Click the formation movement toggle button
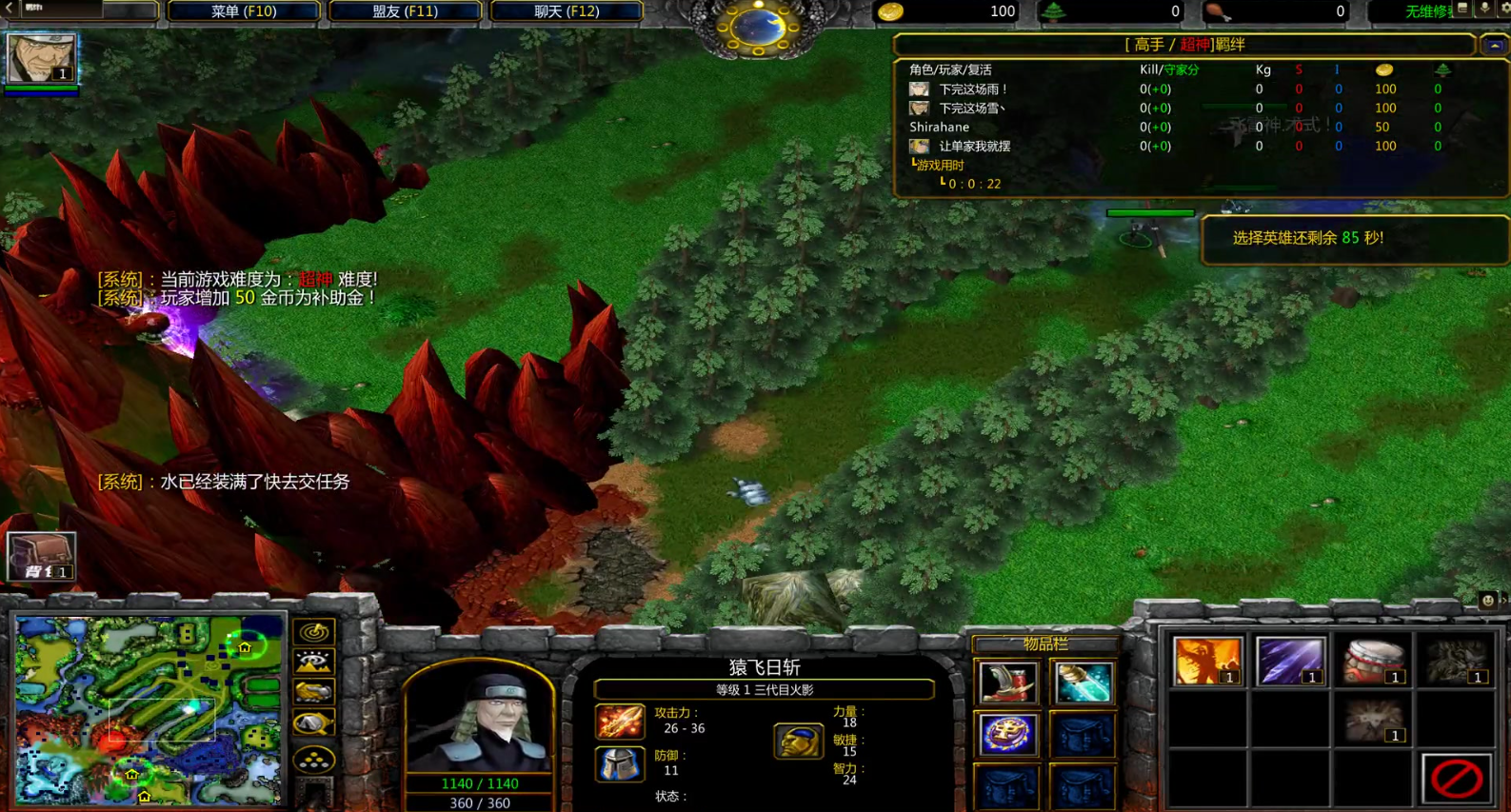Screen dimensions: 1511x812 tap(314, 760)
